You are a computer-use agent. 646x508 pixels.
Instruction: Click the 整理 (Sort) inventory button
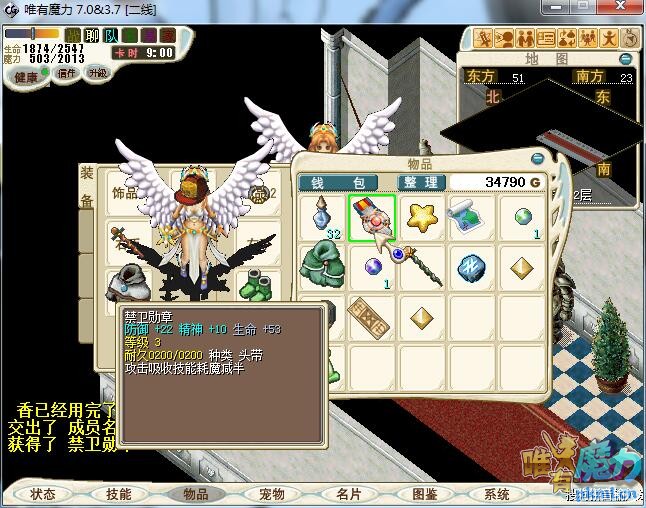[x=420, y=182]
